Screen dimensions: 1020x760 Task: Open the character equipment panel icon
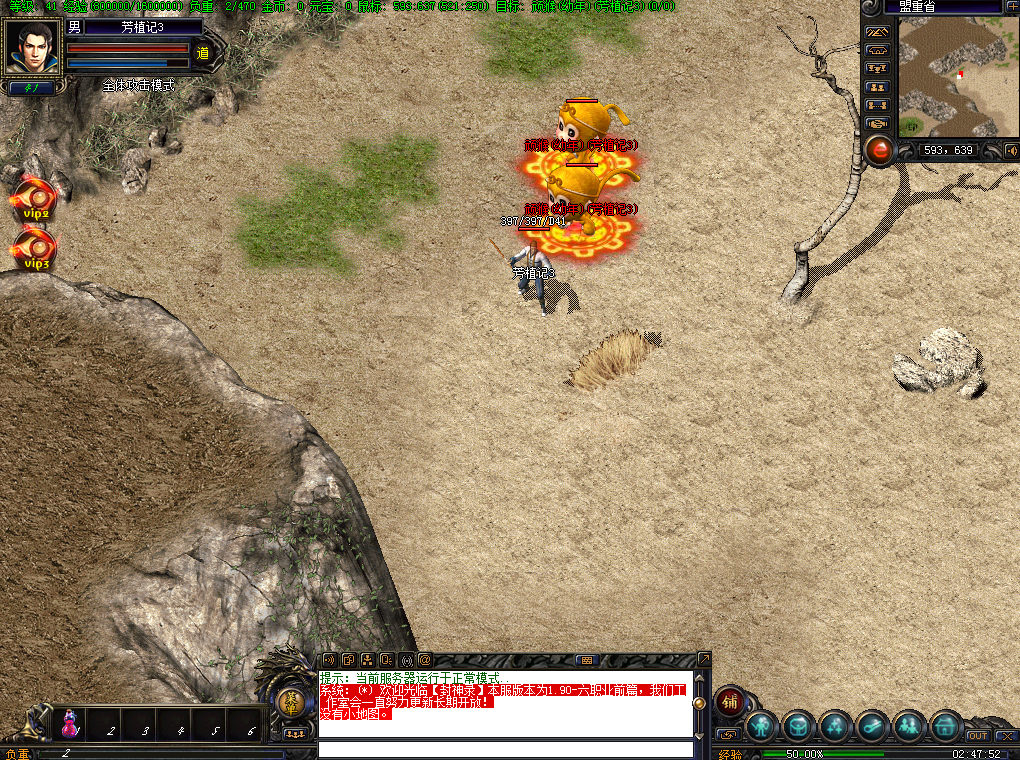pyautogui.click(x=762, y=727)
